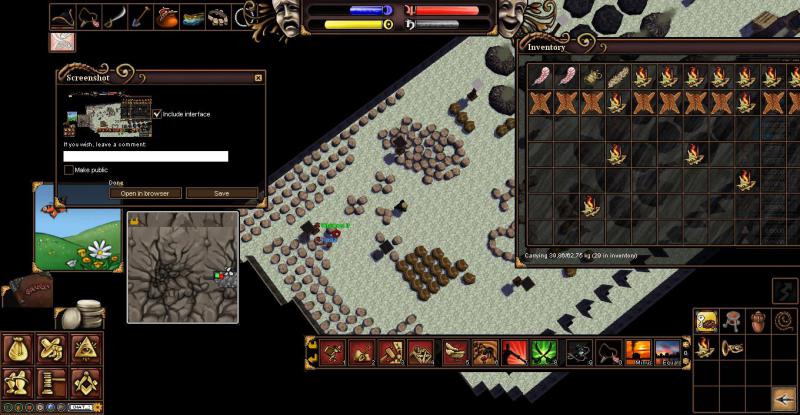The image size is (800, 415).
Task: Select the shovel in the top toolbar
Action: [140, 17]
